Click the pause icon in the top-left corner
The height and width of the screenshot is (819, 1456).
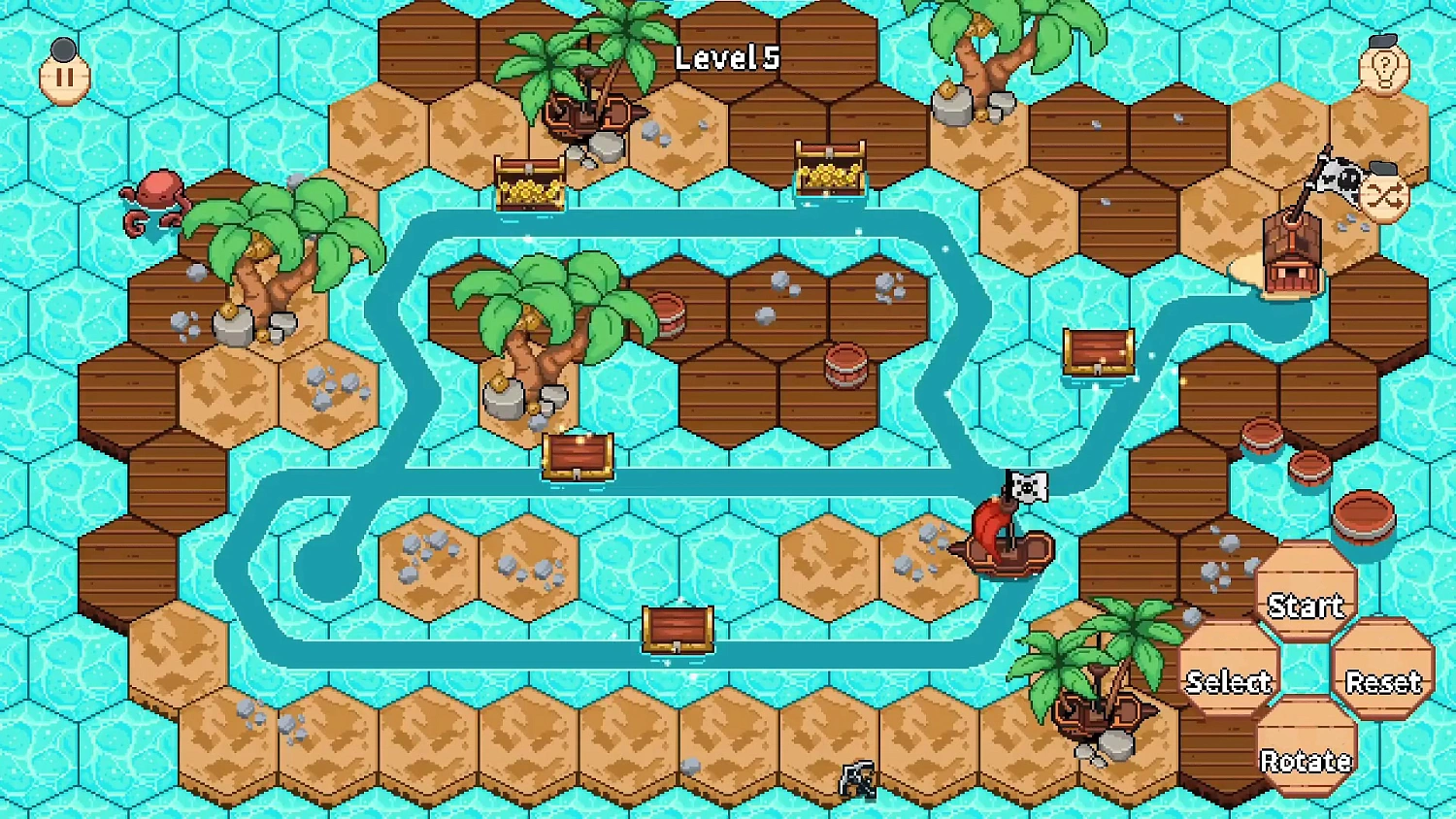[63, 76]
